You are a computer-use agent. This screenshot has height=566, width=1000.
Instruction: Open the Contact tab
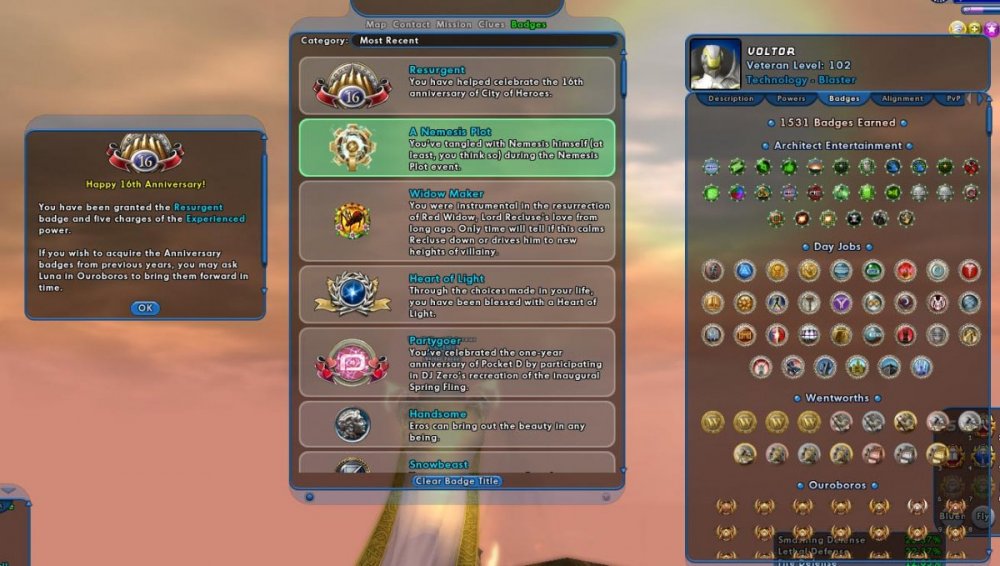click(x=412, y=24)
